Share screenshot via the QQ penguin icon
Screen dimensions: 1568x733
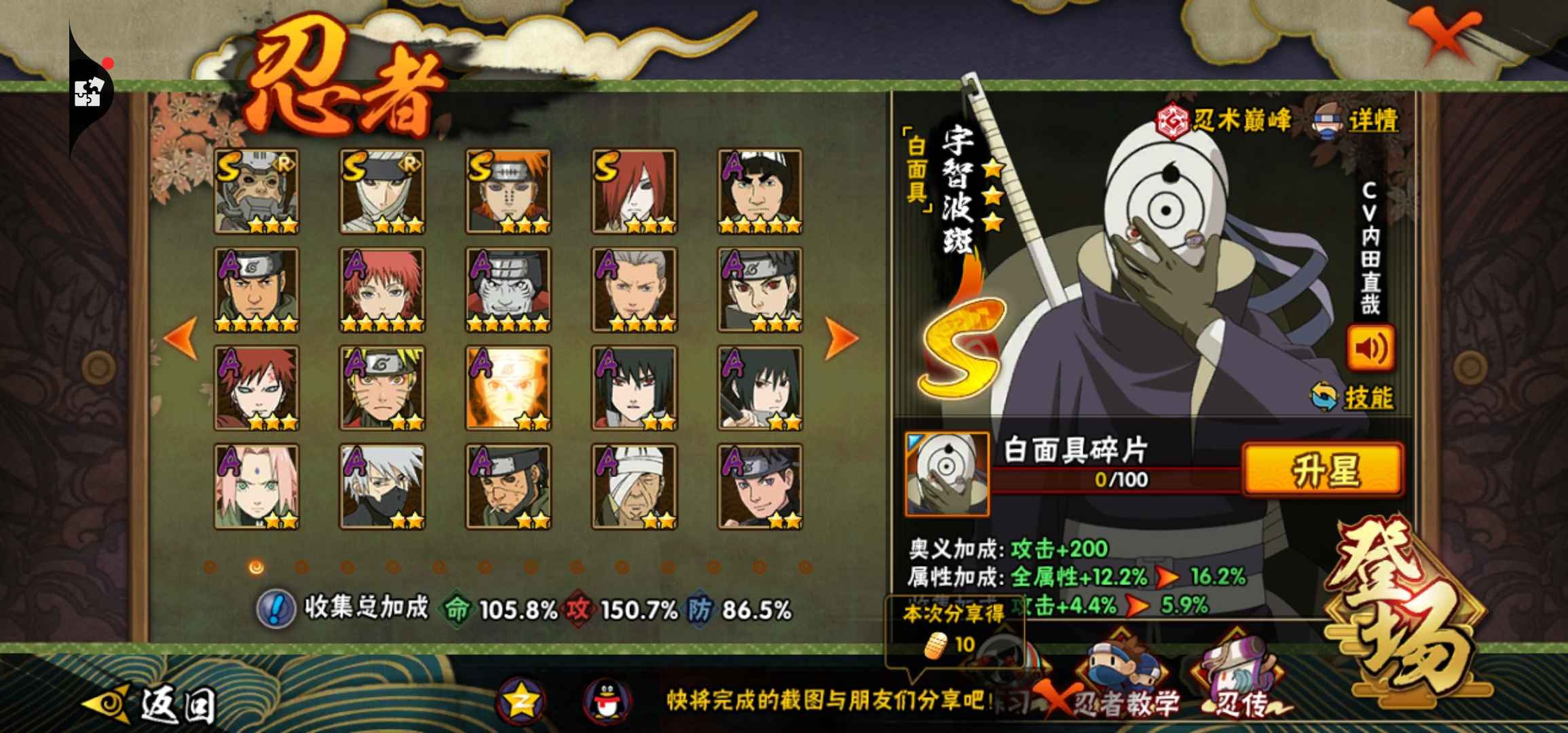tap(607, 700)
